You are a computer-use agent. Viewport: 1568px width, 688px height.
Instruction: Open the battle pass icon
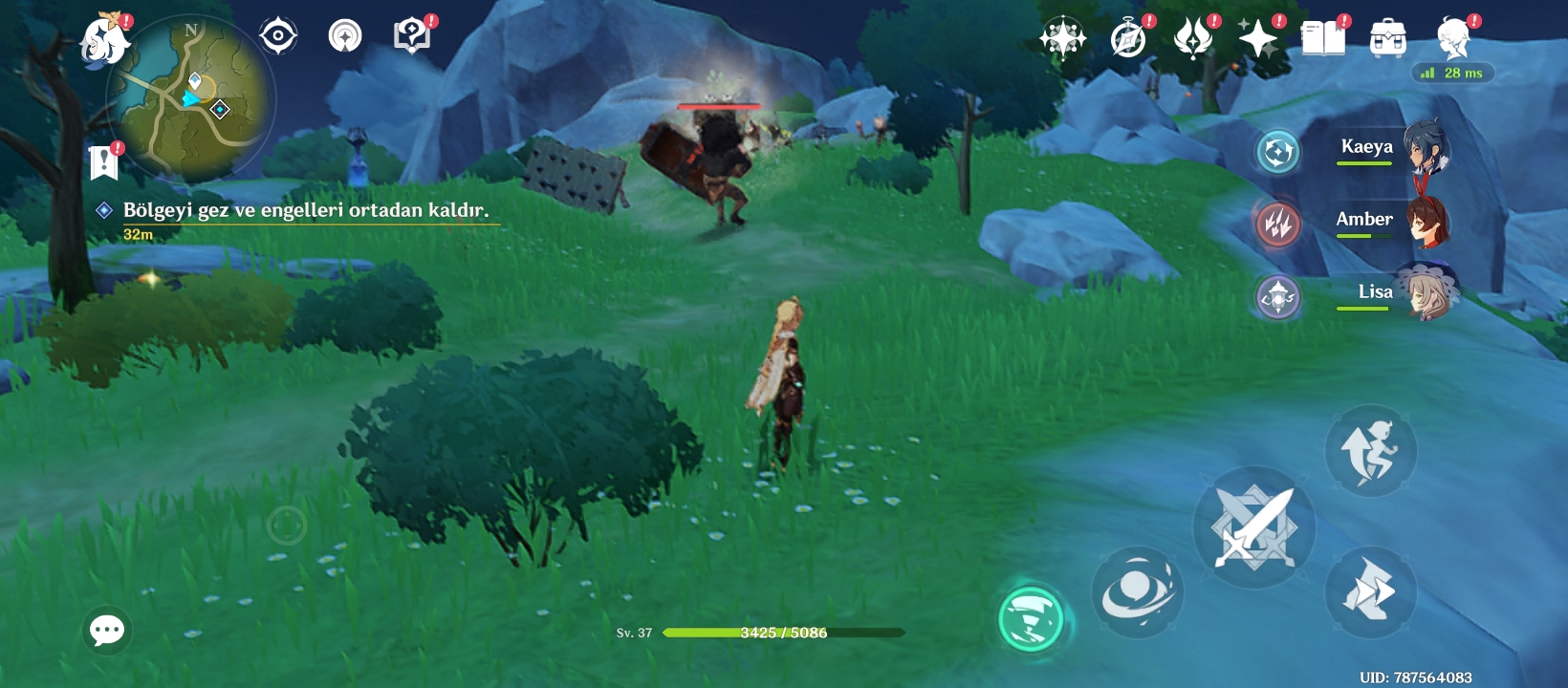click(1193, 39)
